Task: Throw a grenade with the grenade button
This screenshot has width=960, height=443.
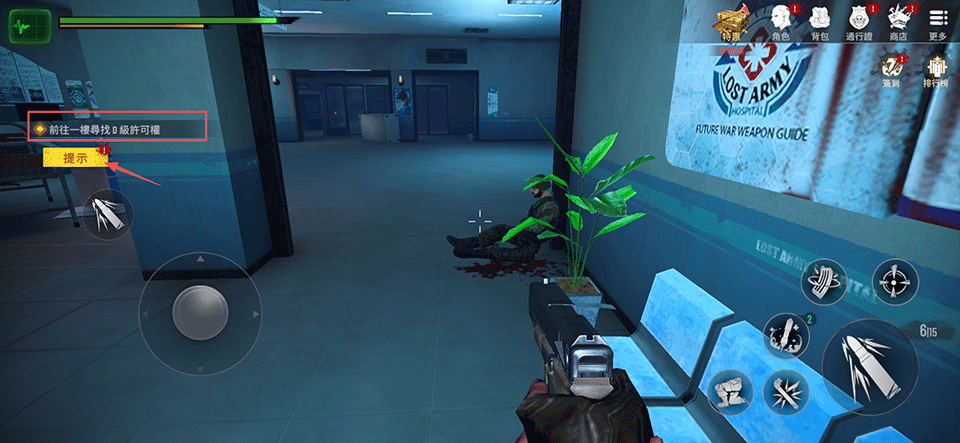Action: [786, 335]
